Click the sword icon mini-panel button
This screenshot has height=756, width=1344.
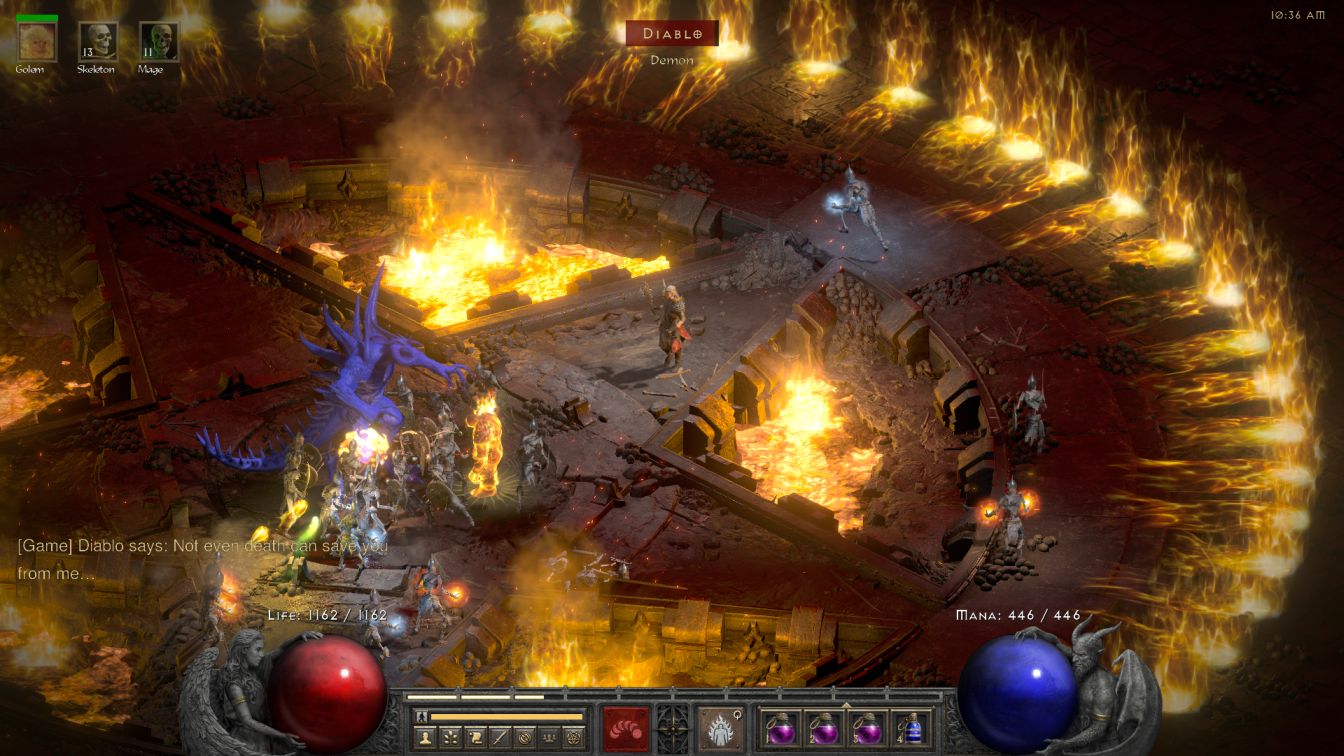coord(500,737)
